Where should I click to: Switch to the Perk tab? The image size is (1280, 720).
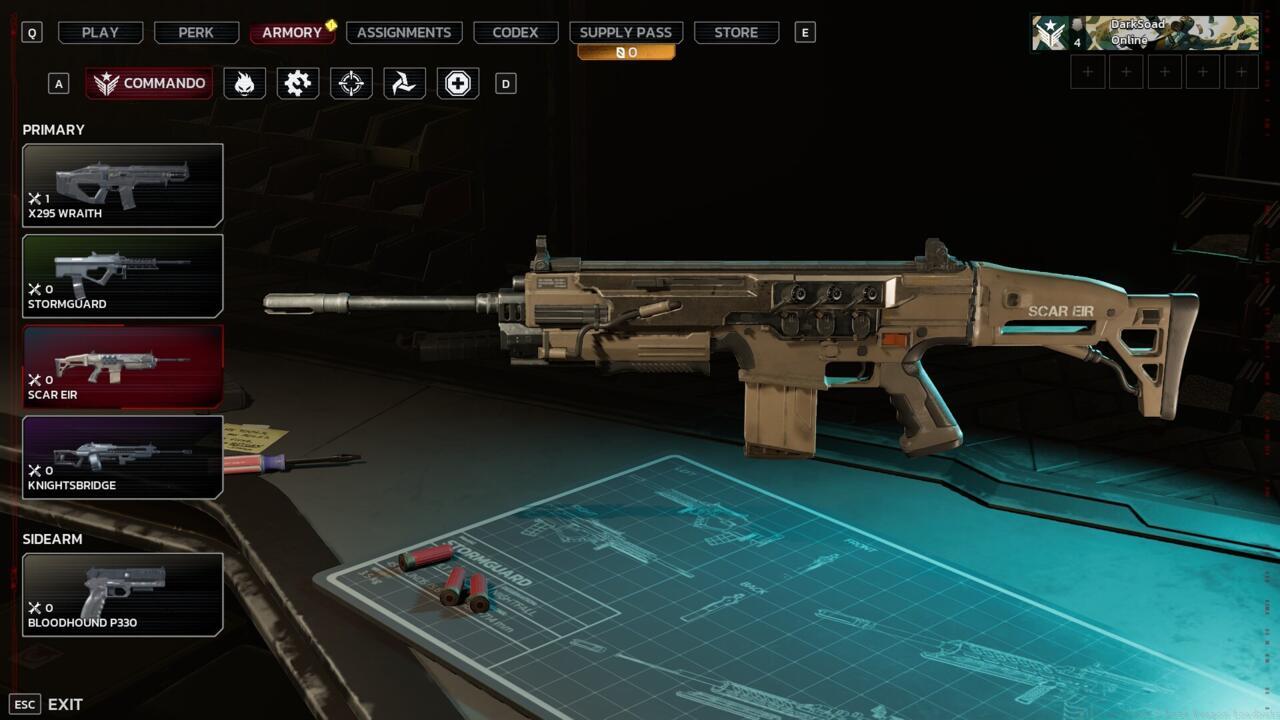pyautogui.click(x=196, y=32)
